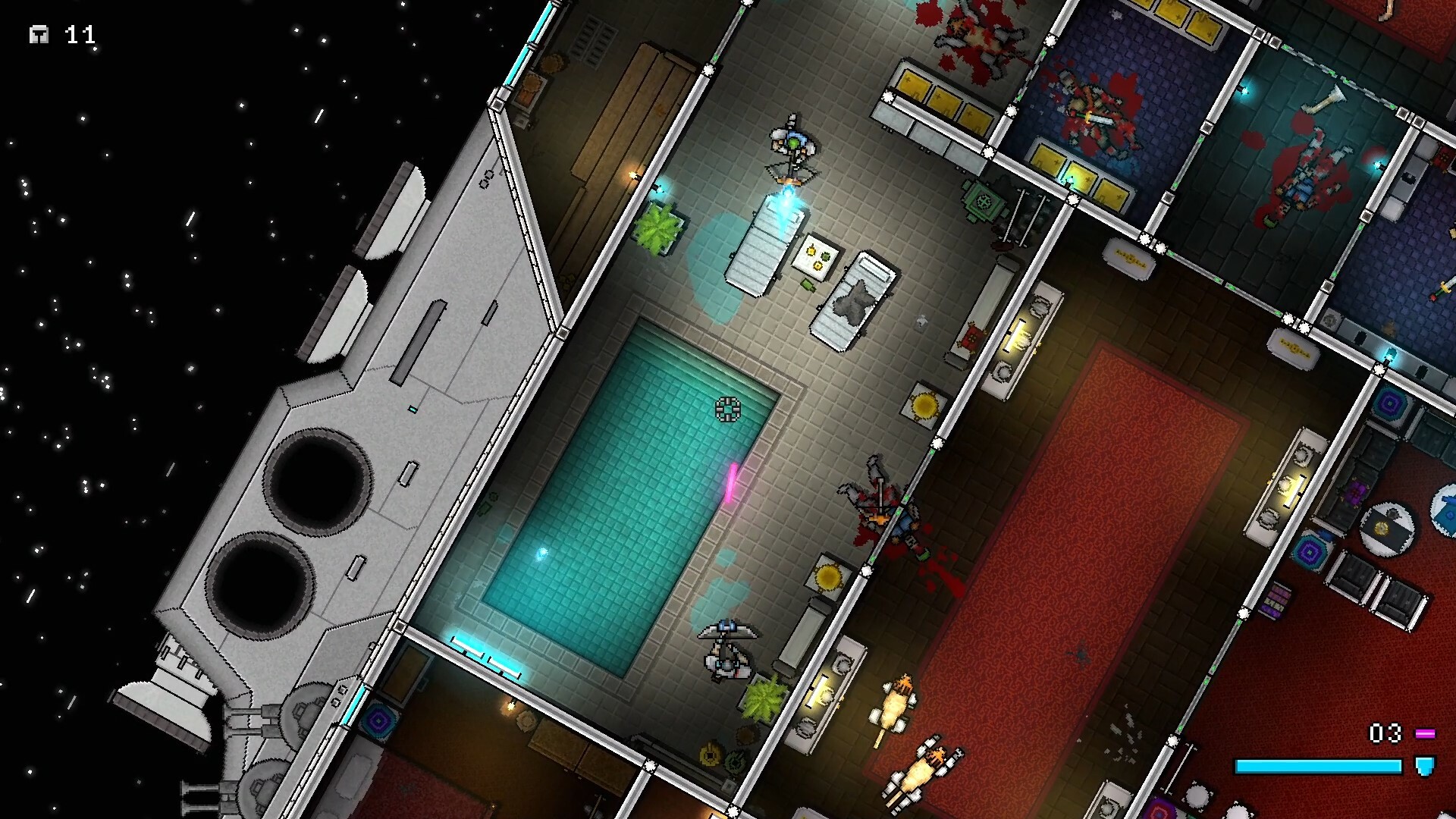Viewport: 1456px width, 819px height.
Task: Select the green potted plant near the pool edge
Action: (x=660, y=225)
